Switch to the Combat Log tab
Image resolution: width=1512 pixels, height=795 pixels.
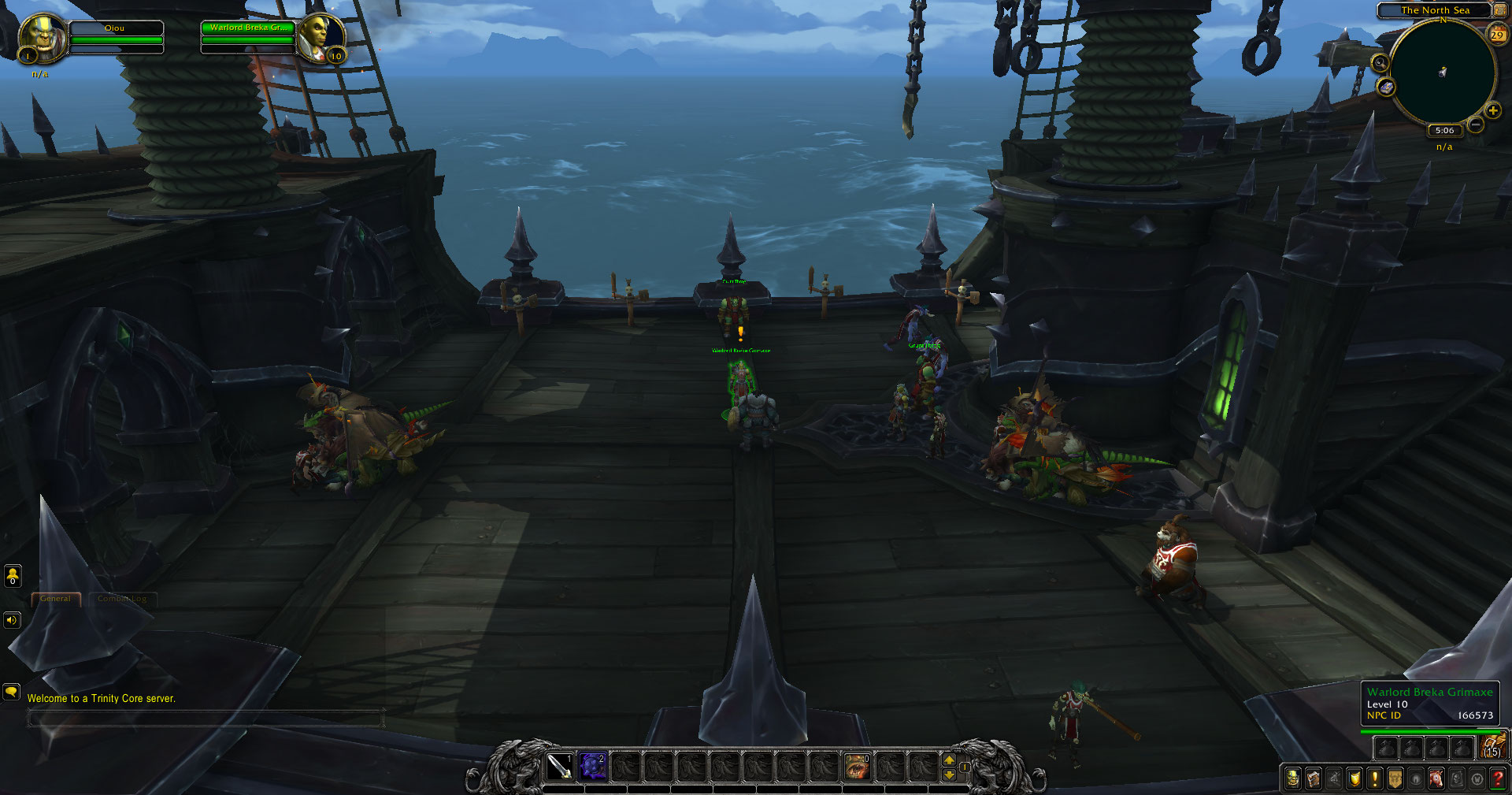tap(120, 599)
